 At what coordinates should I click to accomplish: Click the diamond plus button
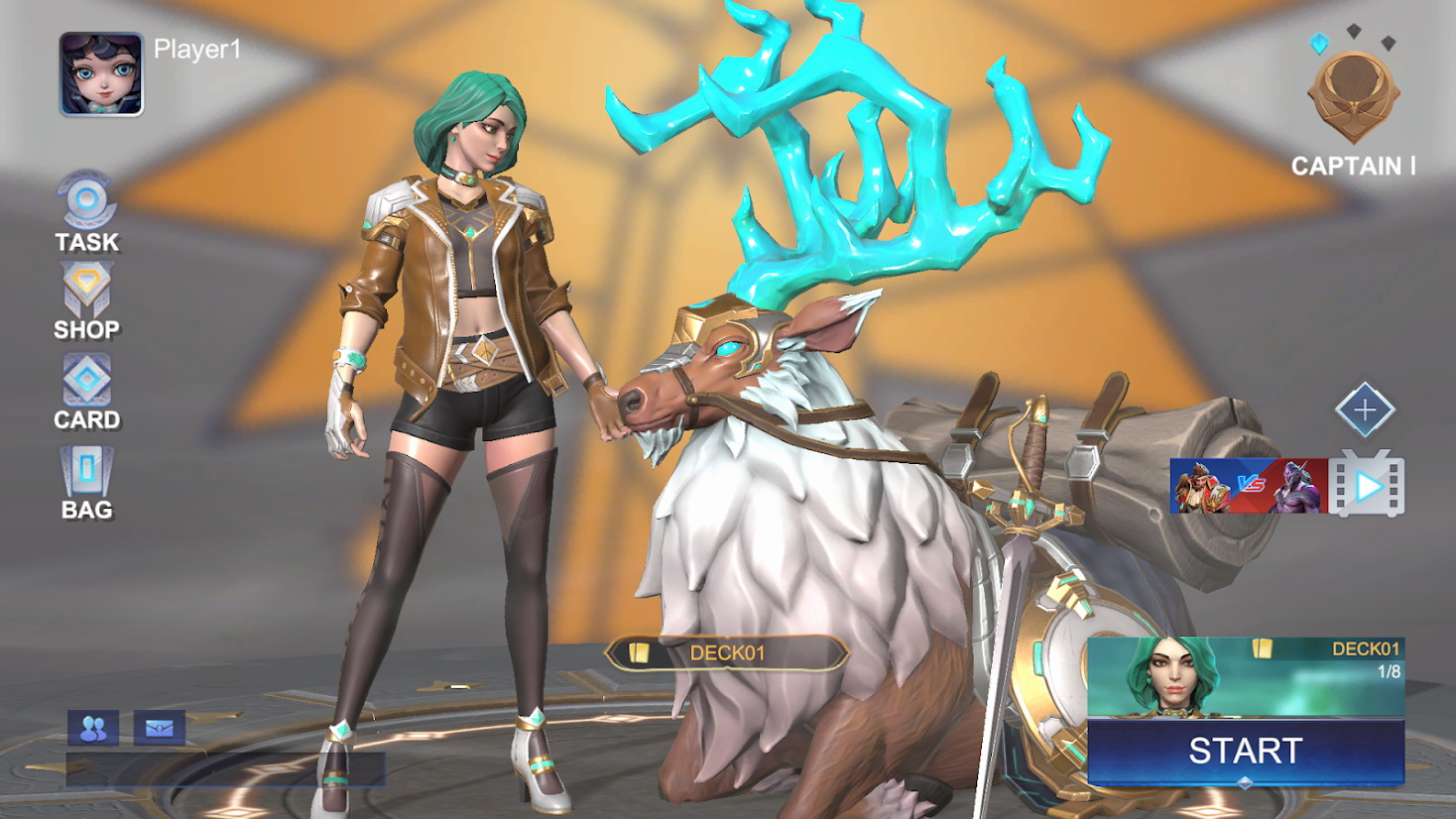click(1365, 409)
